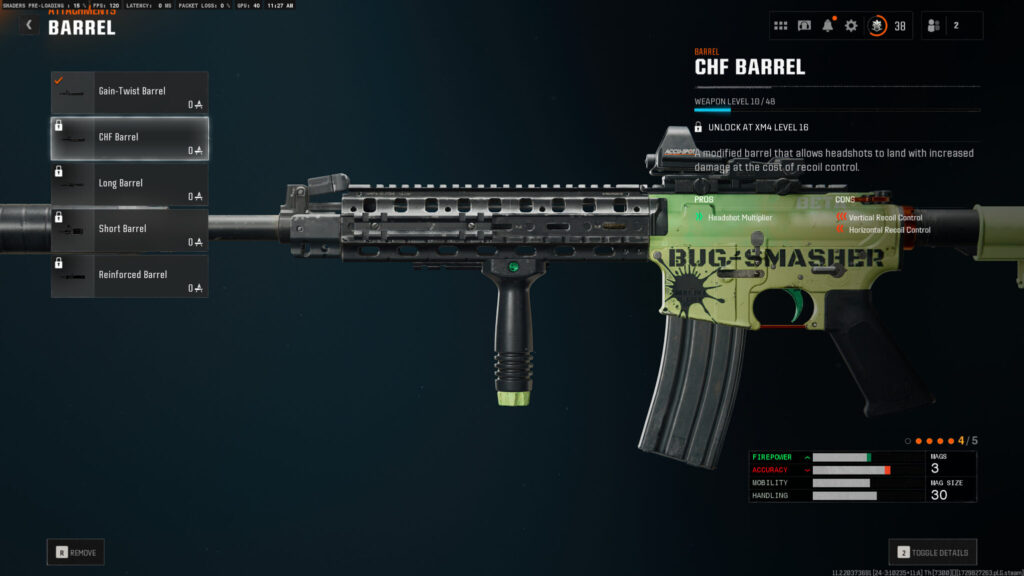Image resolution: width=1024 pixels, height=576 pixels.
Task: Open the grid menu icon
Action: 781,26
